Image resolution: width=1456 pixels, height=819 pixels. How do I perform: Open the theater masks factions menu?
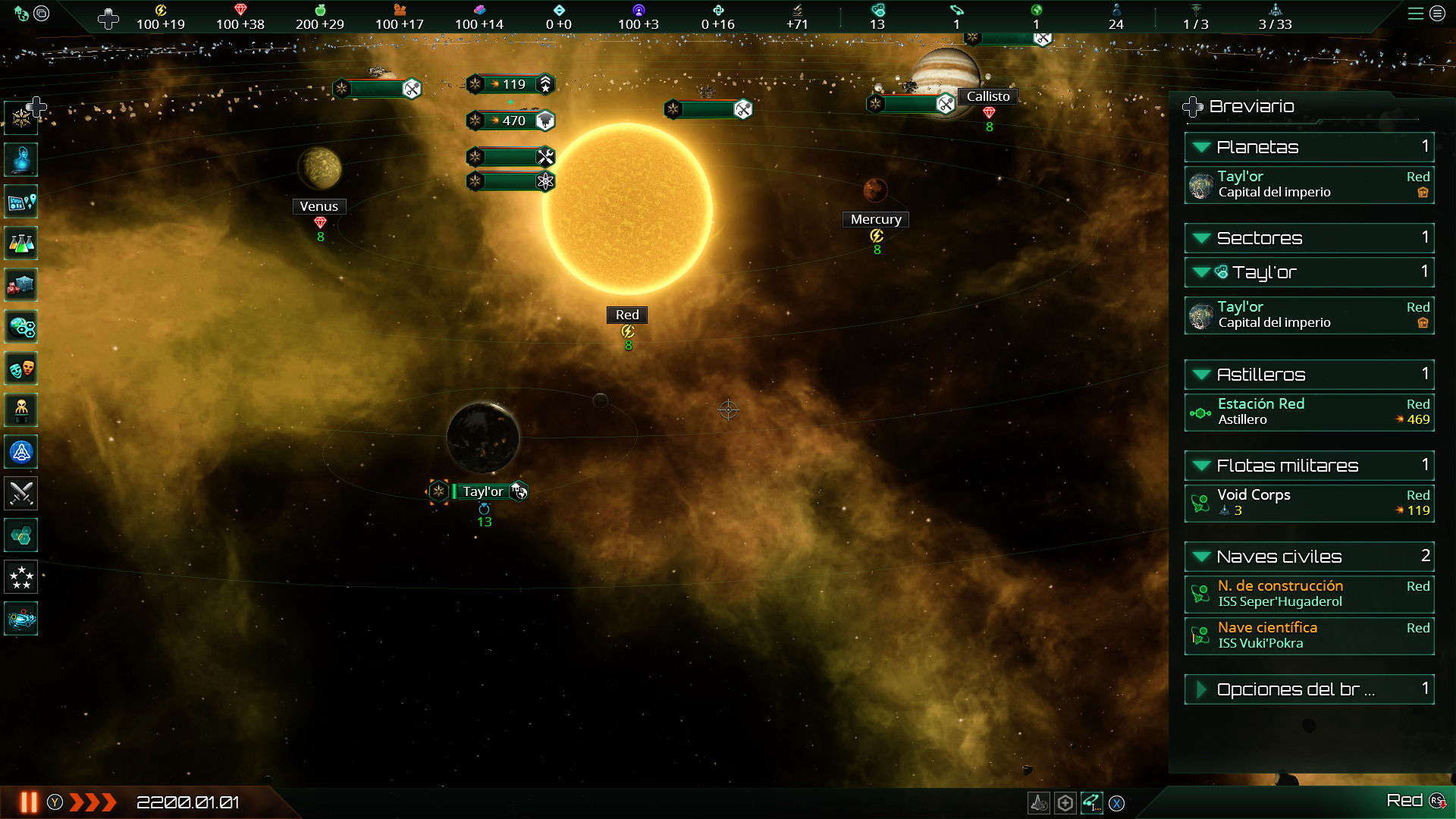[21, 369]
